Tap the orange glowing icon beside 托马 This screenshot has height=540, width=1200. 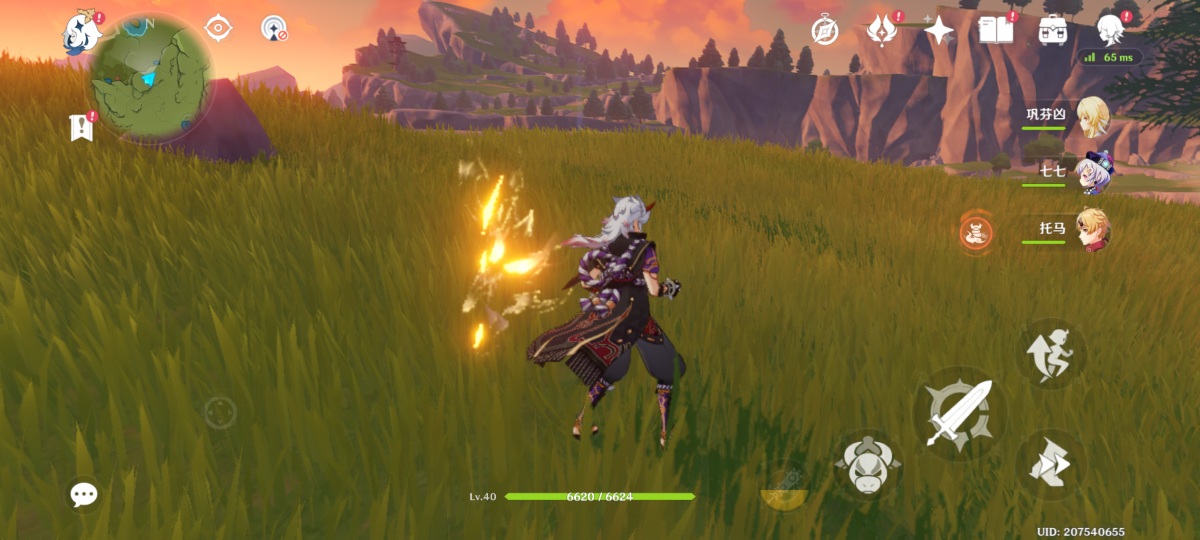[976, 233]
